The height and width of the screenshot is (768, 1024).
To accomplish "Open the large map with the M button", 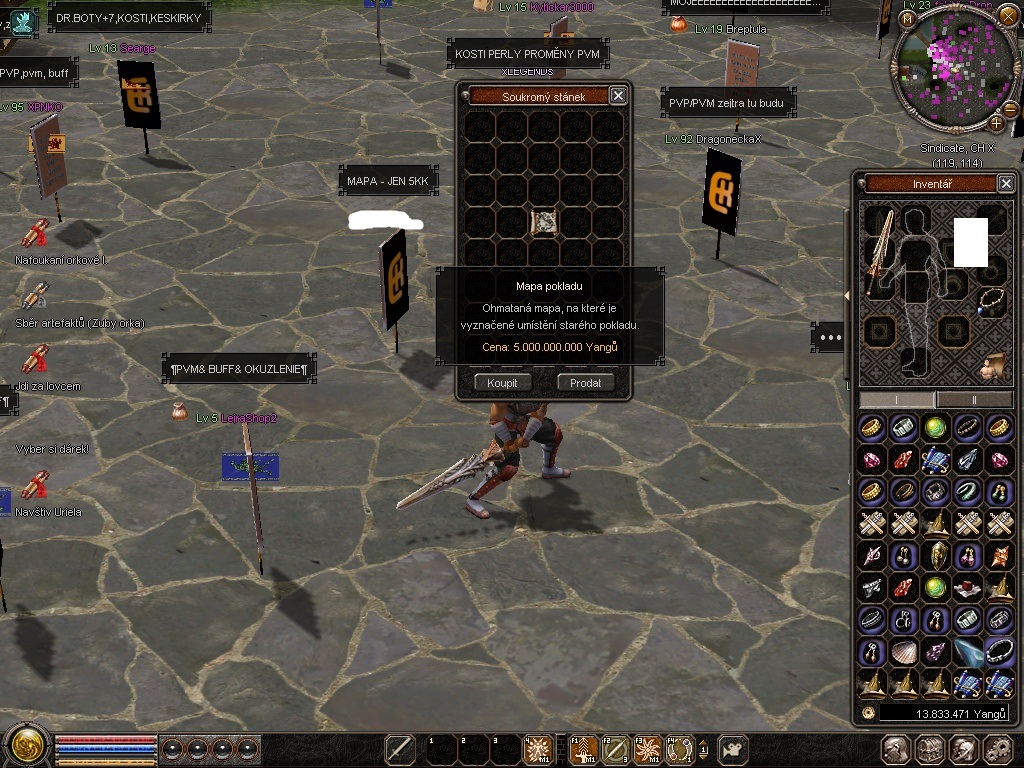I will 908,18.
